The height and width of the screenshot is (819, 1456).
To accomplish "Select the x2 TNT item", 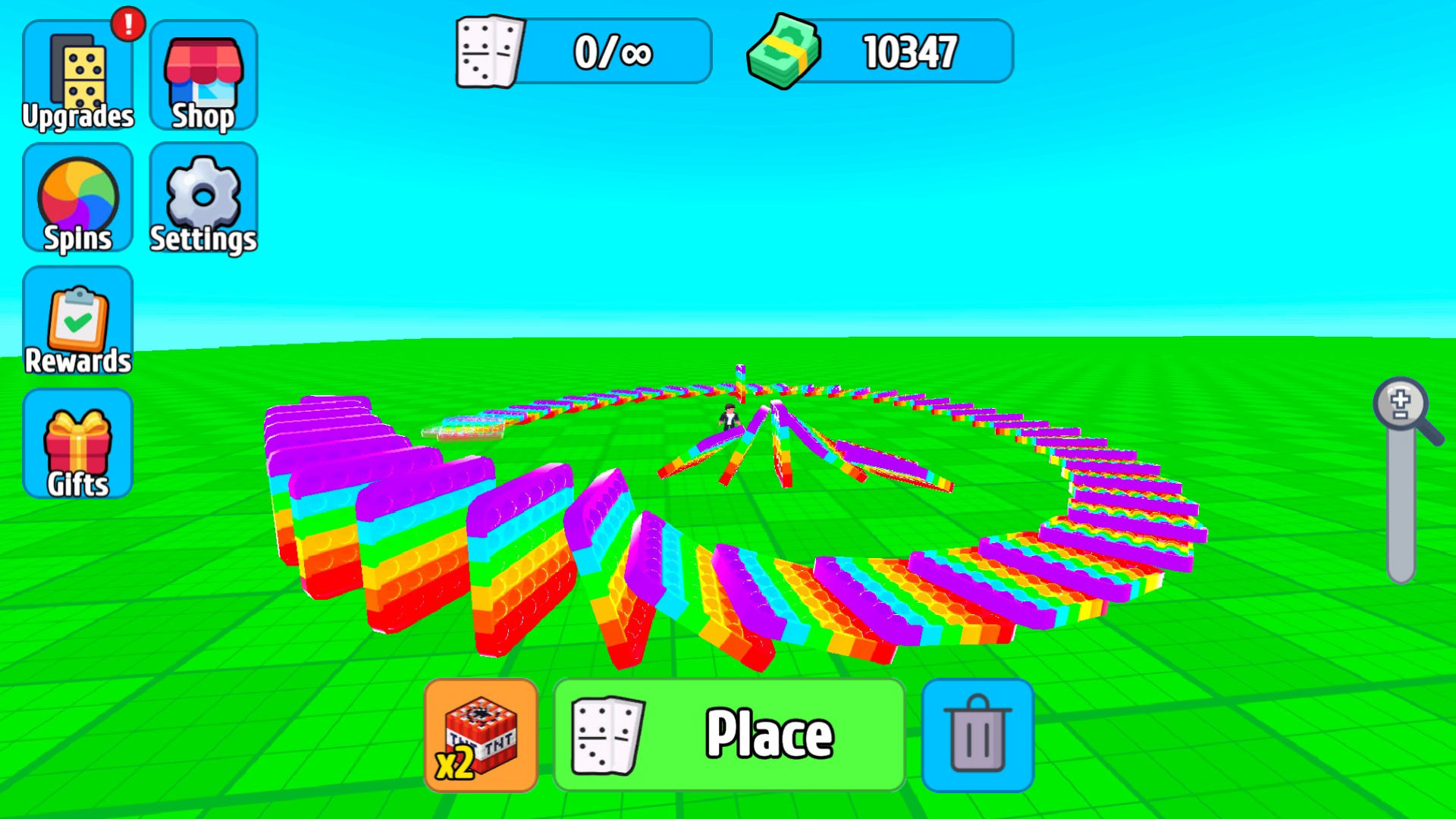I will pos(482,734).
